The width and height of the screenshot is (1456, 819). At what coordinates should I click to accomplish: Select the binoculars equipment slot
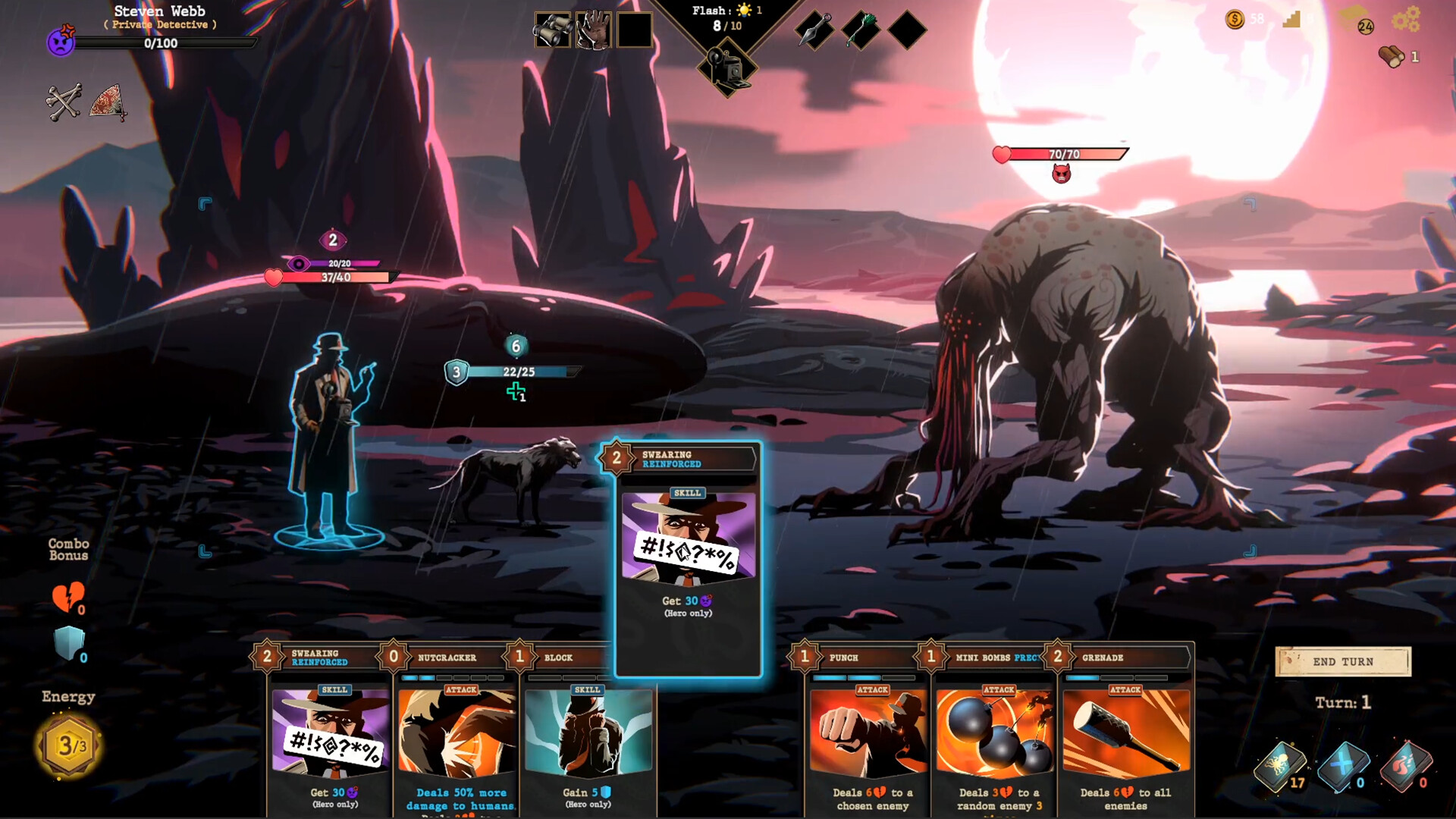tap(553, 30)
